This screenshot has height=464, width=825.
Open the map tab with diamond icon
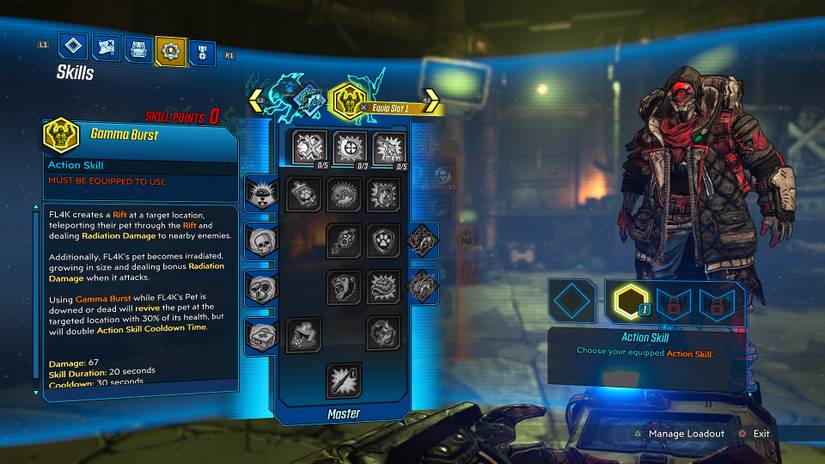pos(72,47)
